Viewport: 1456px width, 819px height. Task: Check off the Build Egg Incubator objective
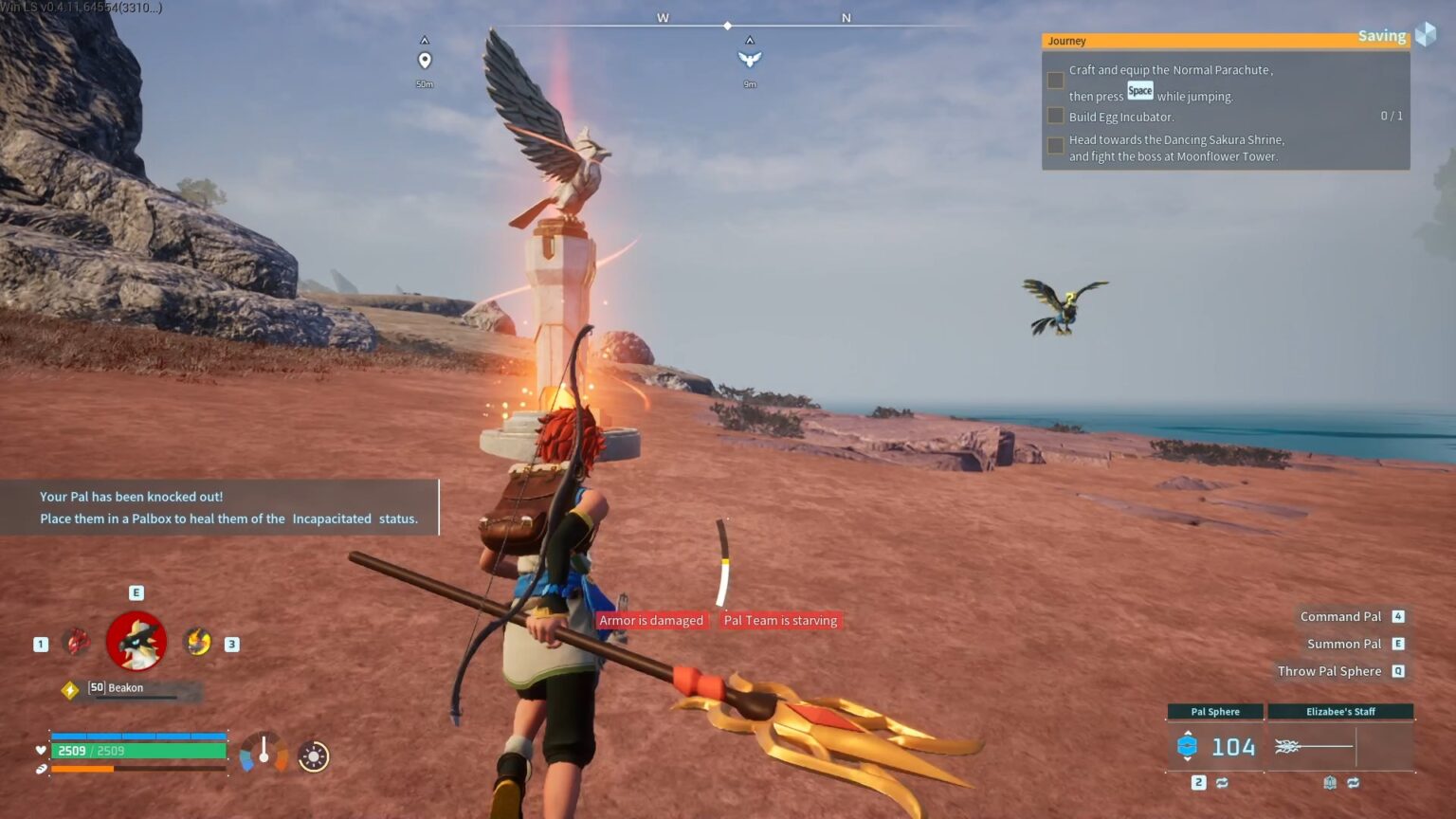[x=1055, y=116]
